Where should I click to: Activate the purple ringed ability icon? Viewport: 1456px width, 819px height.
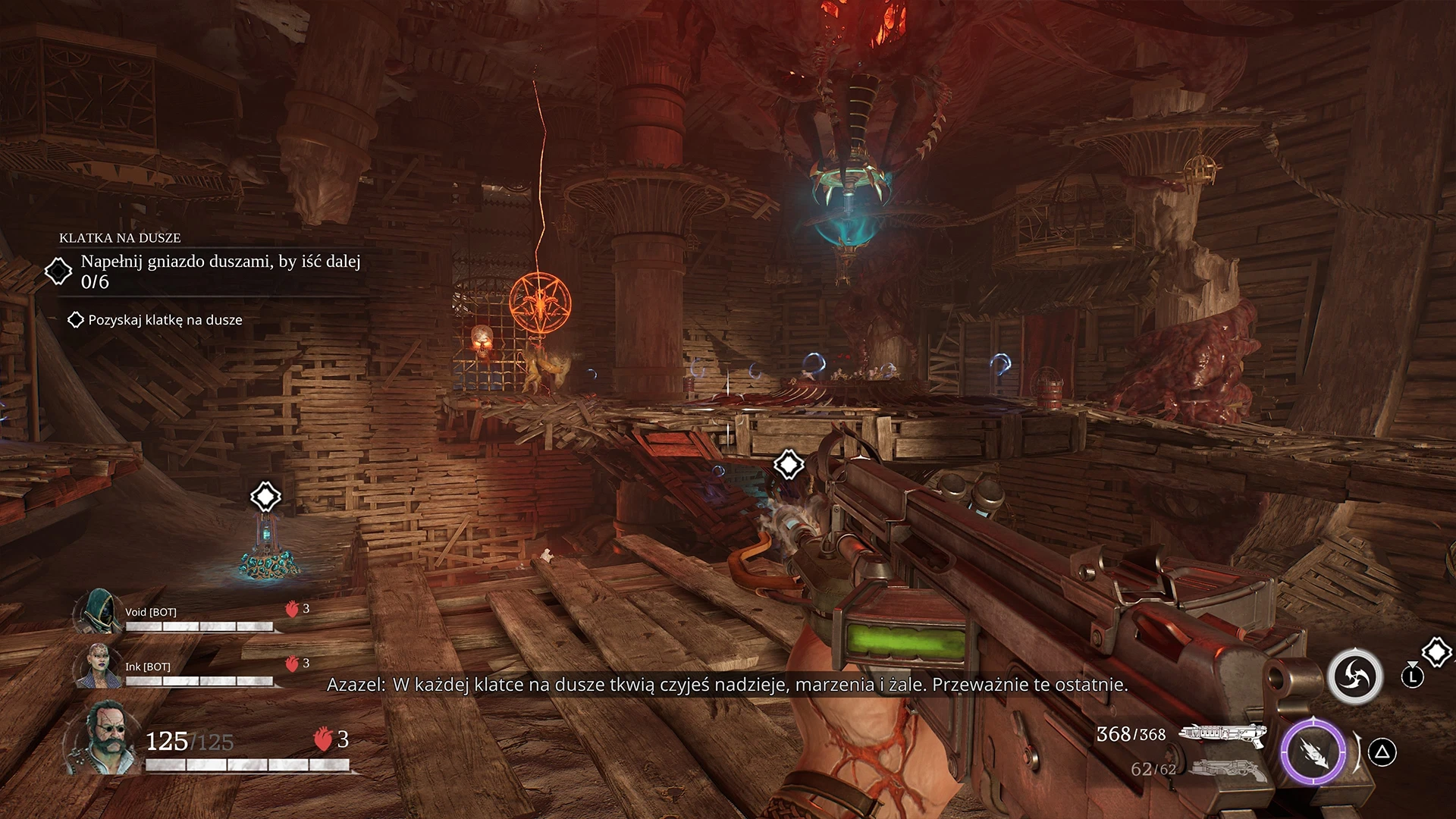(1313, 752)
